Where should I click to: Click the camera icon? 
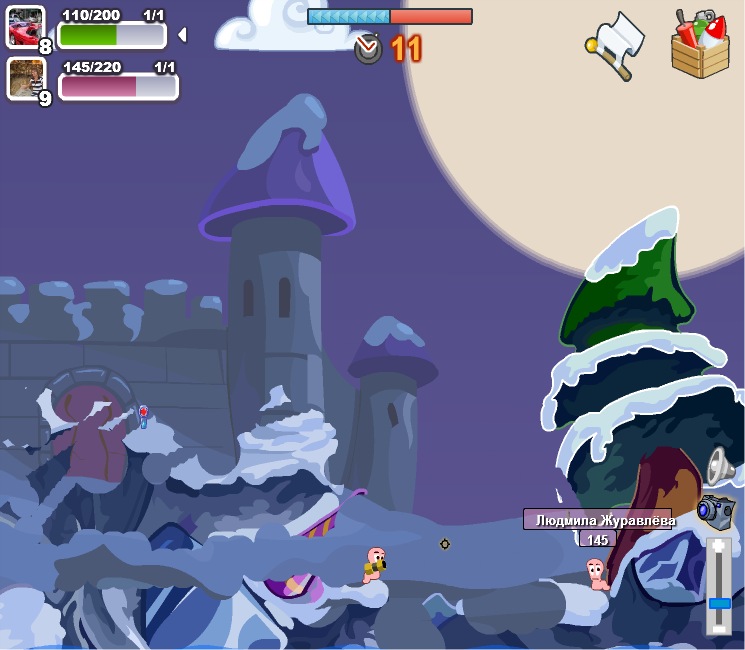coord(716,510)
